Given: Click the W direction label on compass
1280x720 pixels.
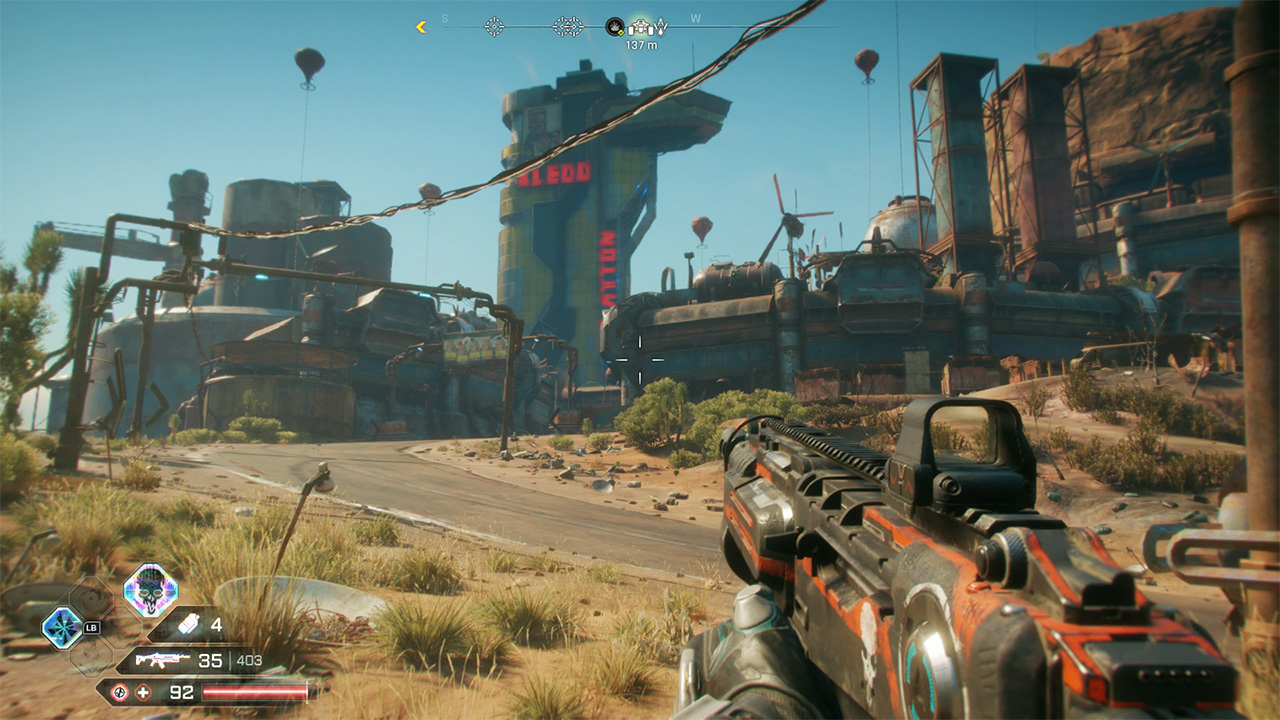Looking at the screenshot, I should click(x=694, y=16).
